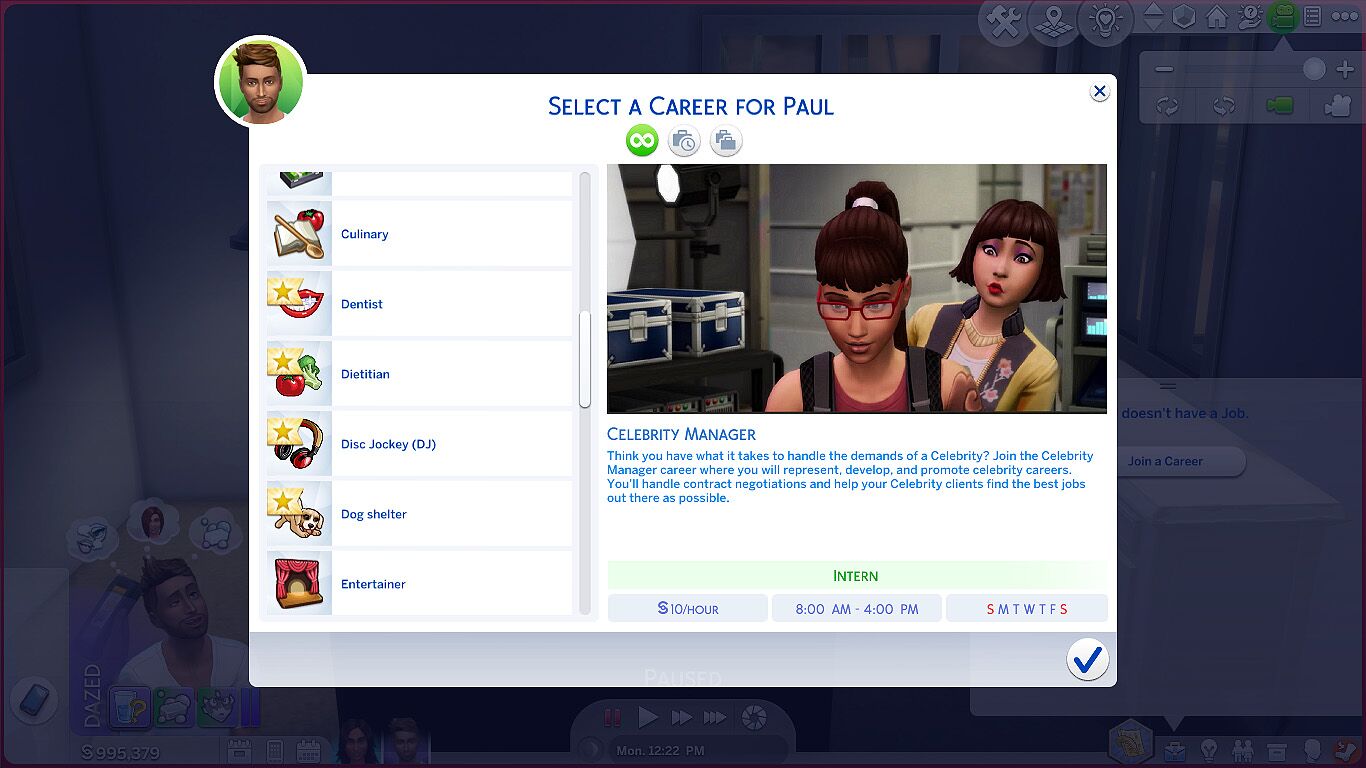The width and height of the screenshot is (1366, 768).
Task: Open the simology head icon
Action: tap(1314, 752)
